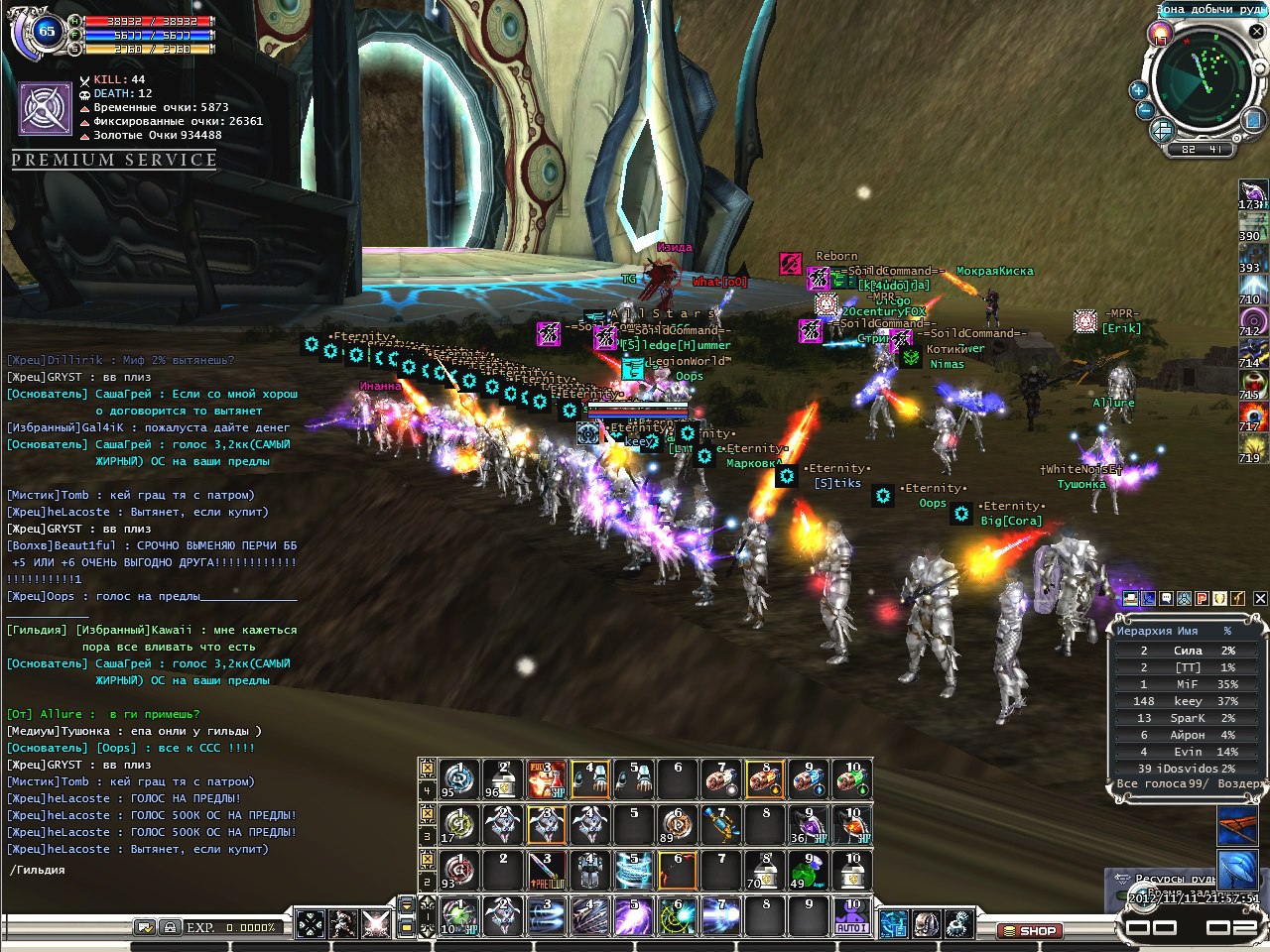Open the satellite dish icon button
Image resolution: width=1270 pixels, height=952 pixels.
(957, 924)
